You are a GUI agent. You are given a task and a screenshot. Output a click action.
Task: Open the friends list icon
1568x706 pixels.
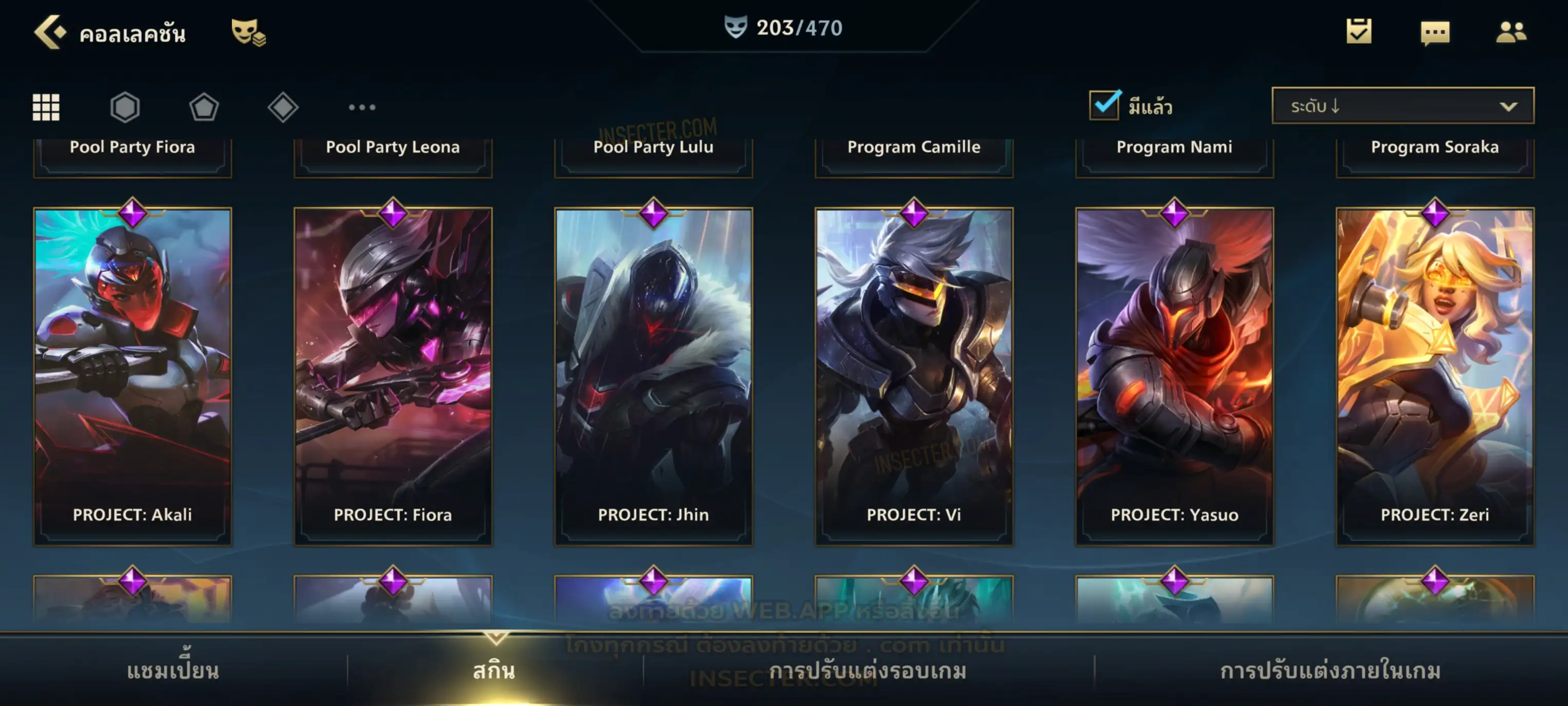click(x=1511, y=32)
